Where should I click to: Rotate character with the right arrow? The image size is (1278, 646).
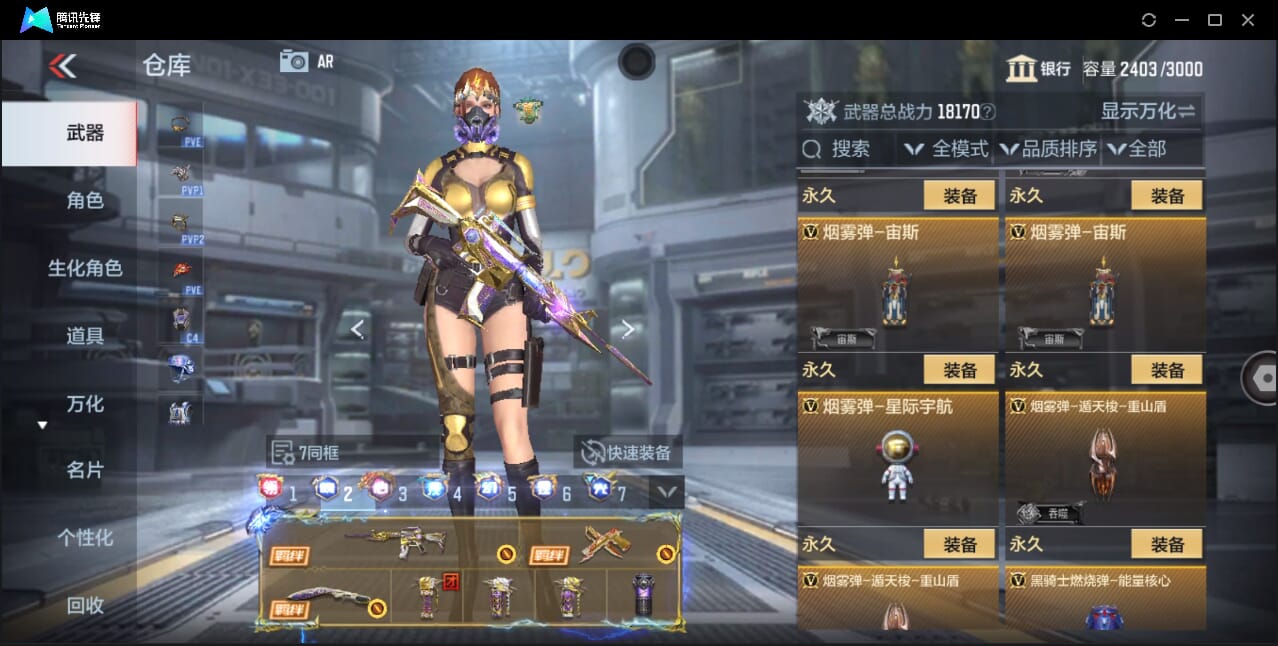(627, 329)
